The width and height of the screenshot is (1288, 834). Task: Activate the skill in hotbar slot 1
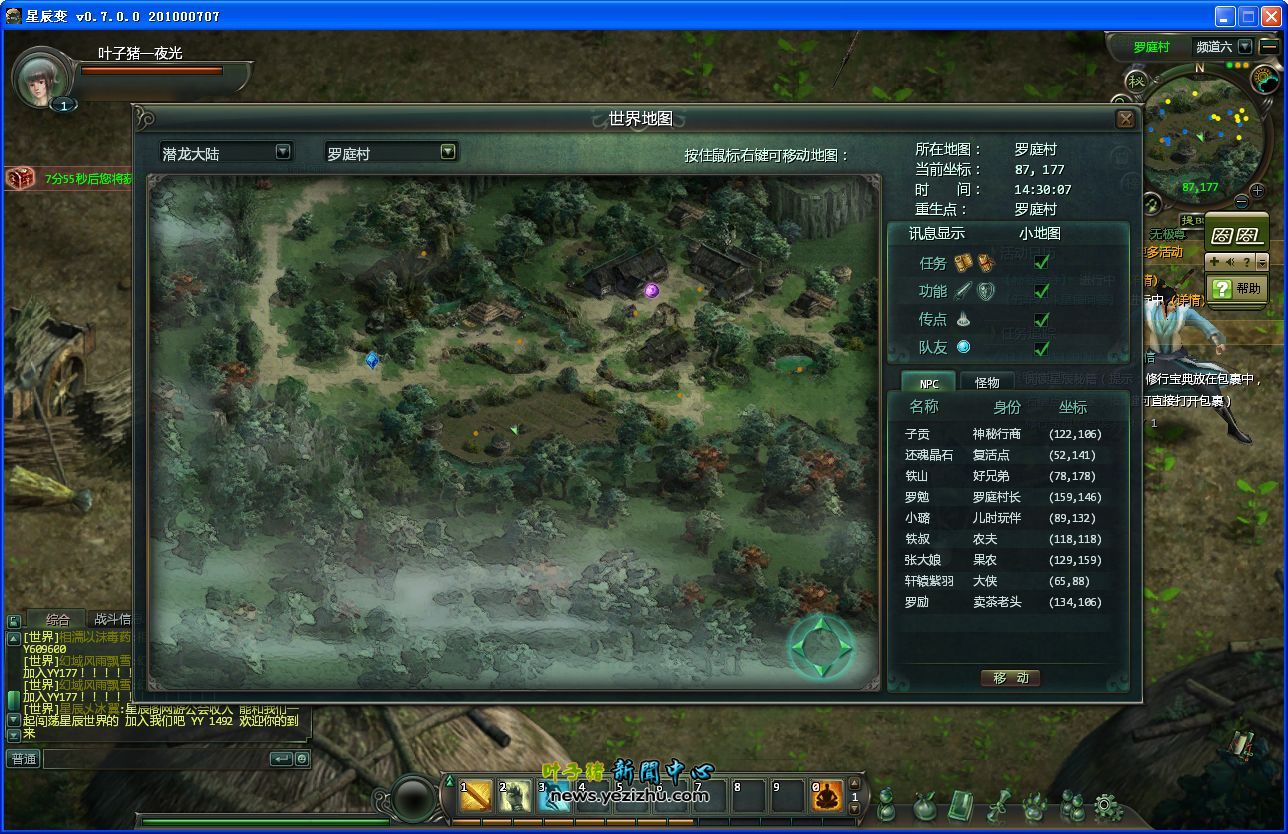click(477, 796)
